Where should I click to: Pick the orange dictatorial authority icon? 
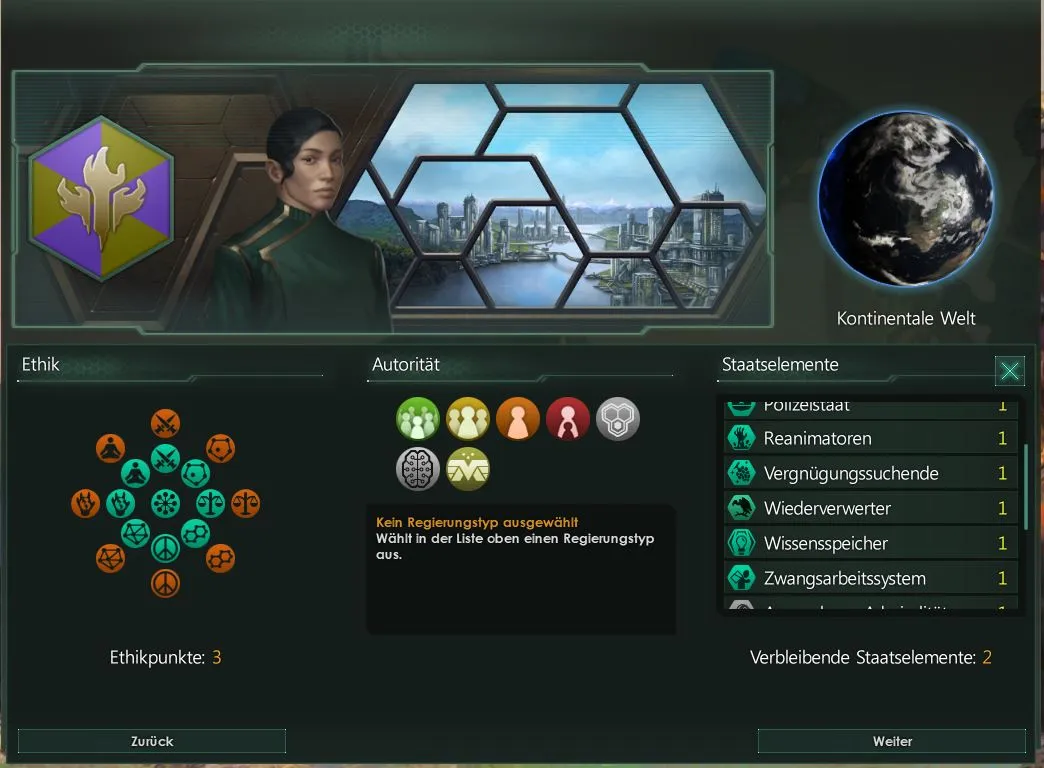pyautogui.click(x=518, y=419)
